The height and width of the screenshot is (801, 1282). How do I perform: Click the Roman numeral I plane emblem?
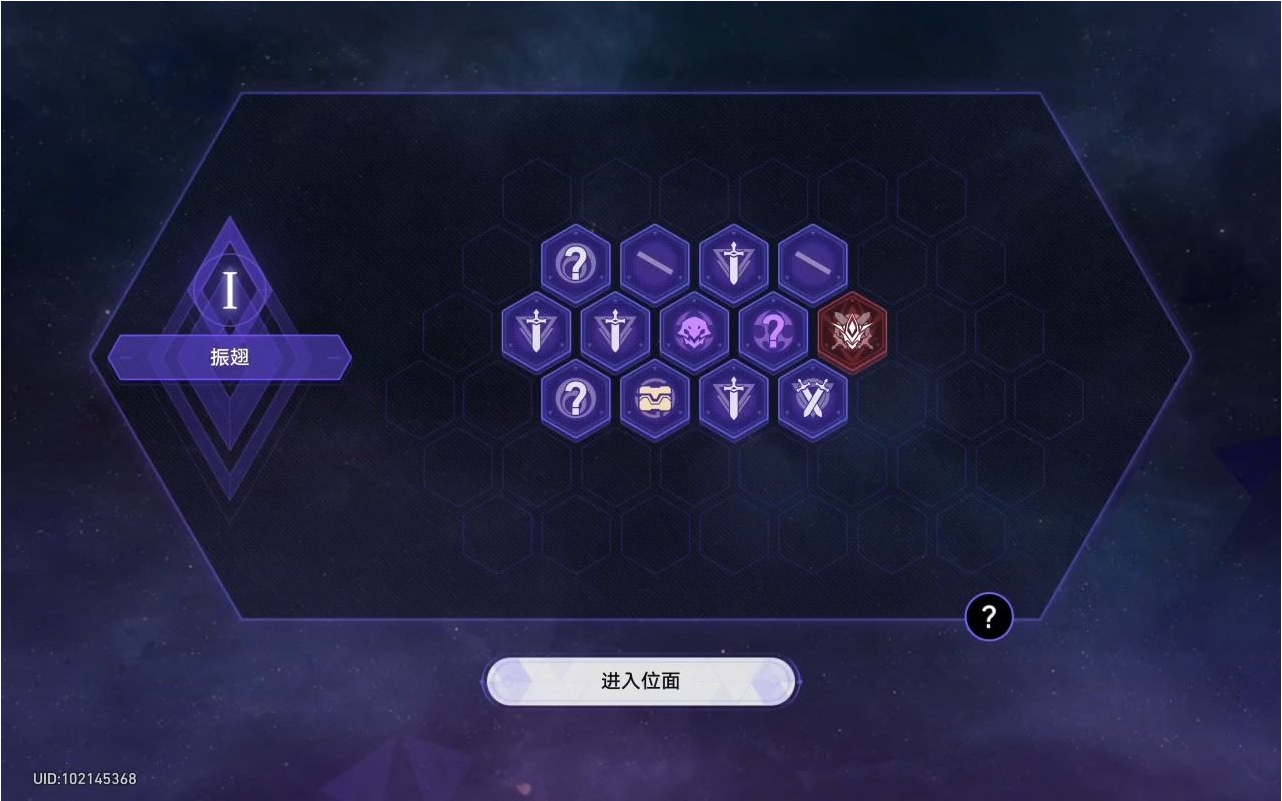click(x=229, y=291)
